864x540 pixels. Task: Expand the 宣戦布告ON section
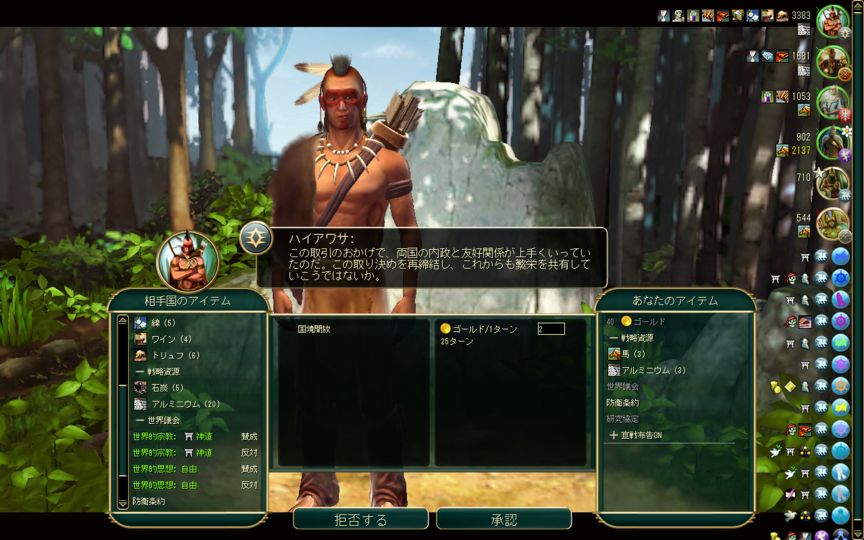650,435
